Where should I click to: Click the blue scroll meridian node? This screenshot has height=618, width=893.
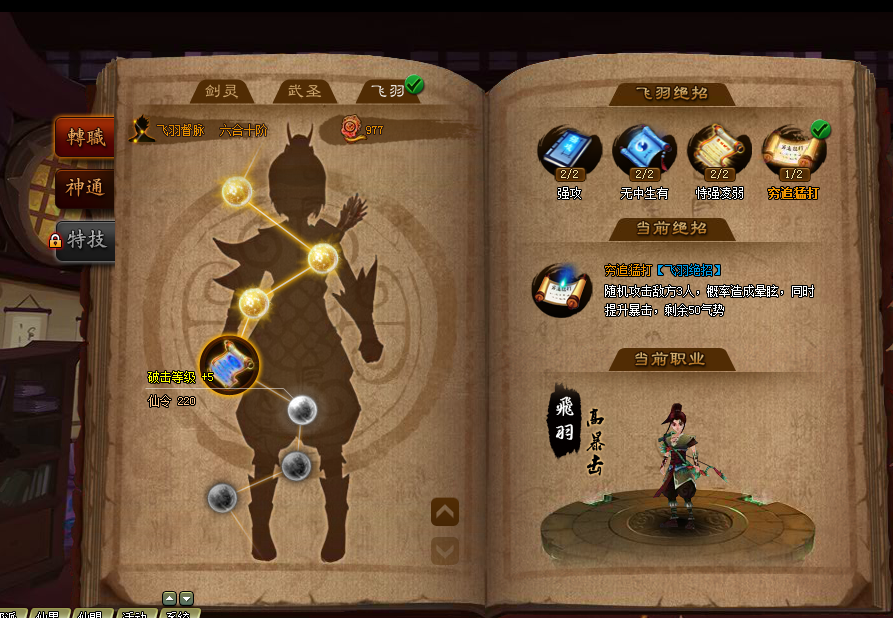coord(230,362)
